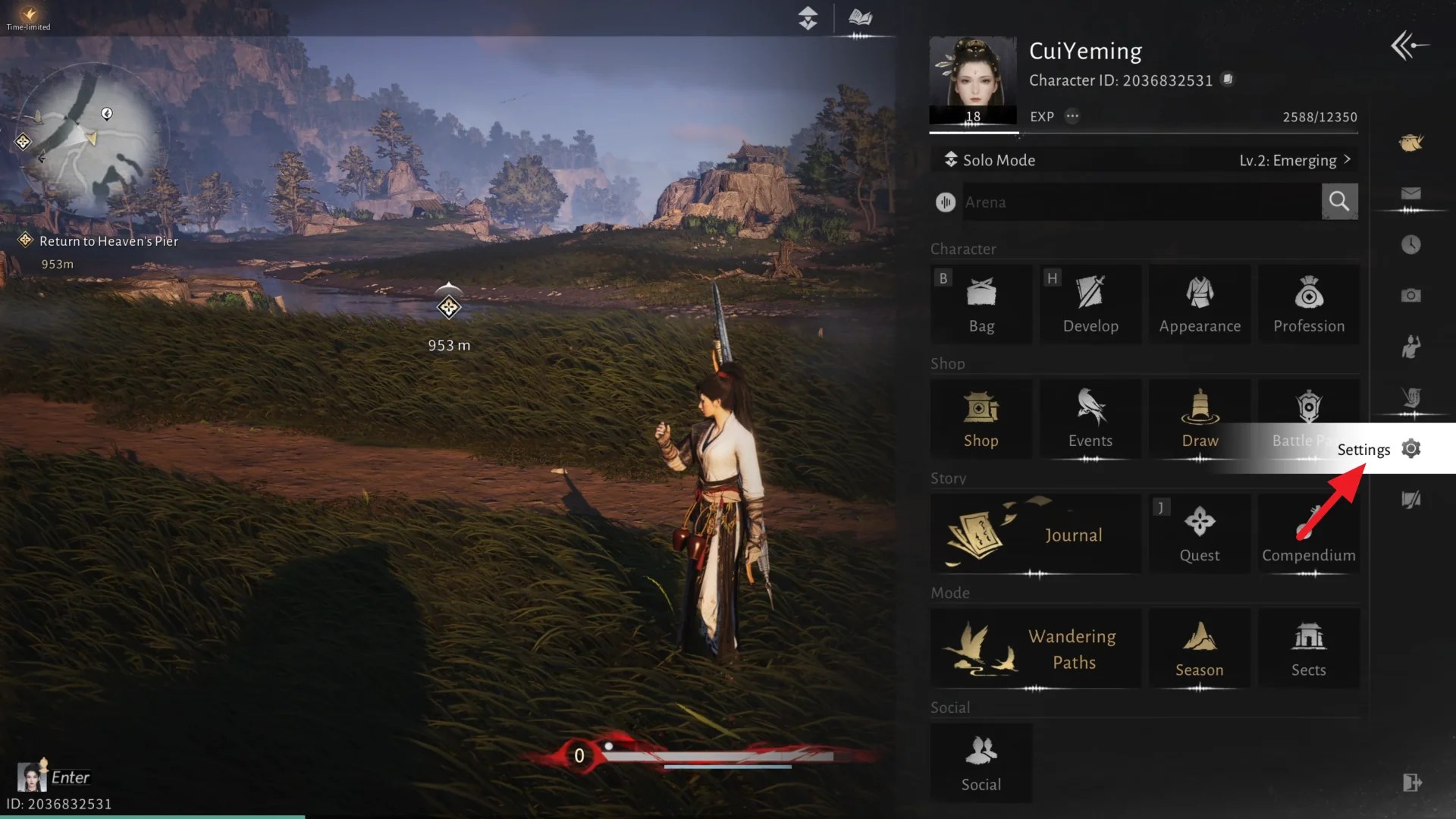Toggle the voice input on Arena search
The height and width of the screenshot is (819, 1456).
[945, 202]
